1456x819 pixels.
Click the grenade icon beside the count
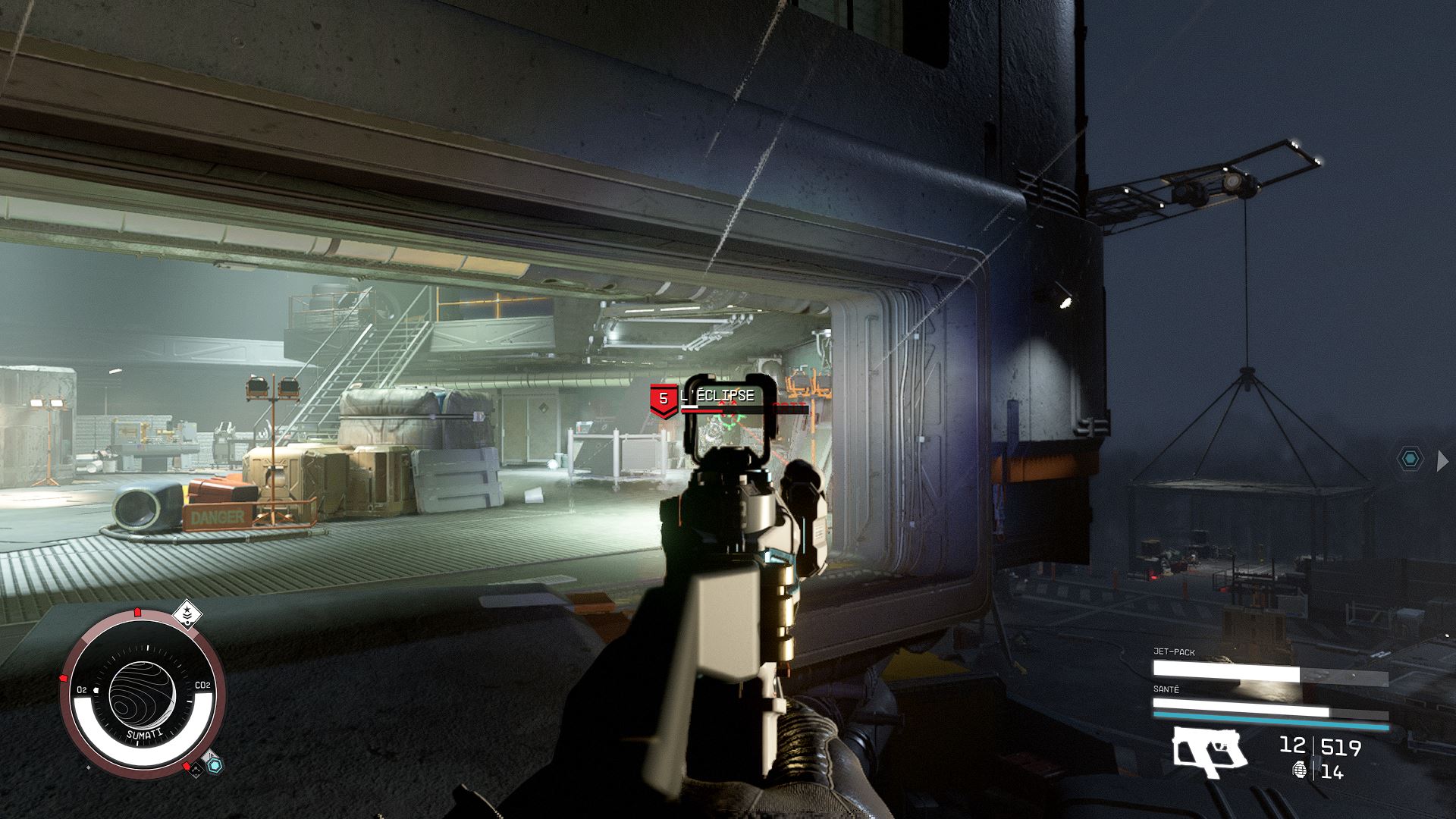pos(1300,770)
